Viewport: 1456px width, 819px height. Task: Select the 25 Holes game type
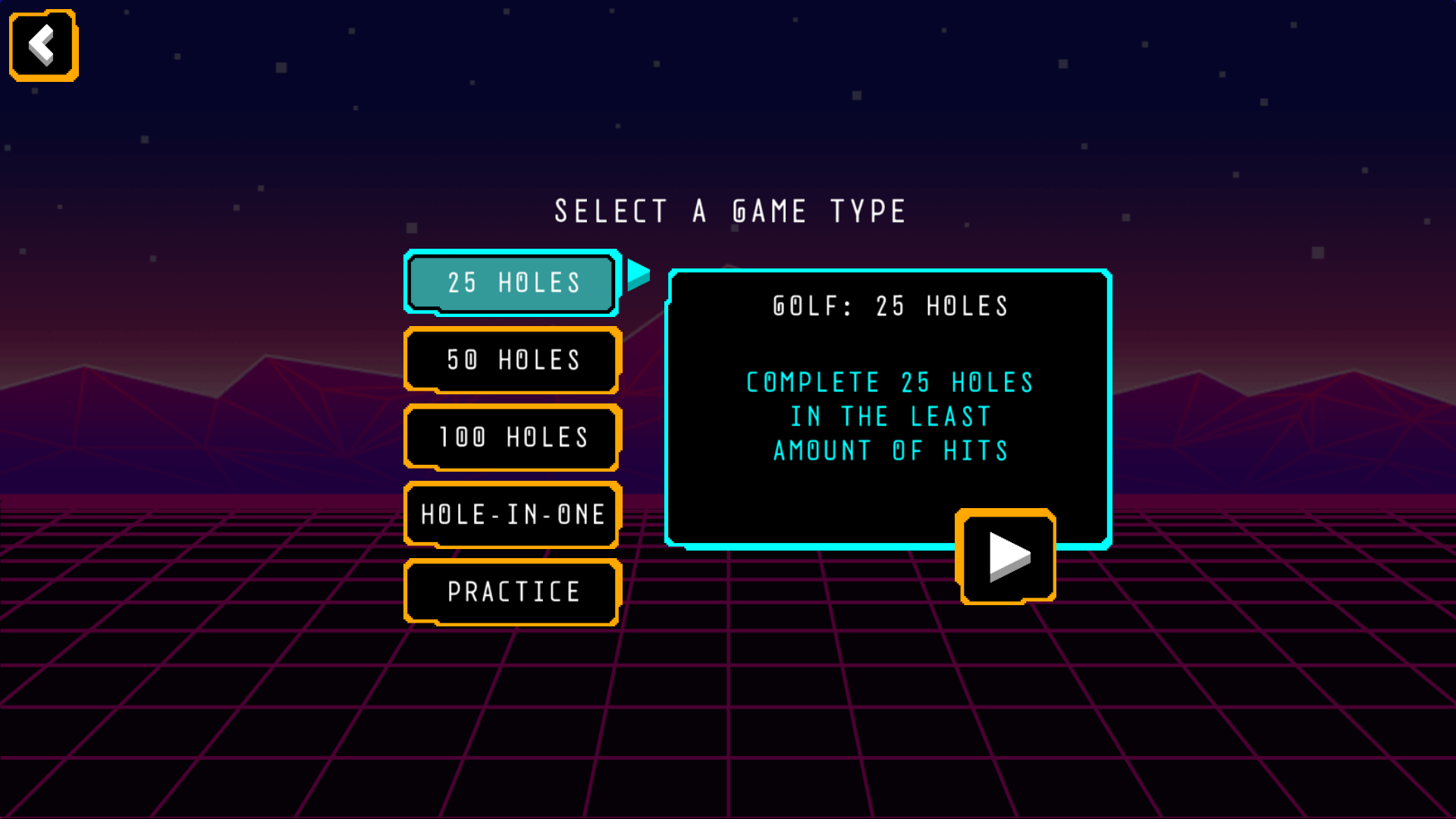click(513, 283)
